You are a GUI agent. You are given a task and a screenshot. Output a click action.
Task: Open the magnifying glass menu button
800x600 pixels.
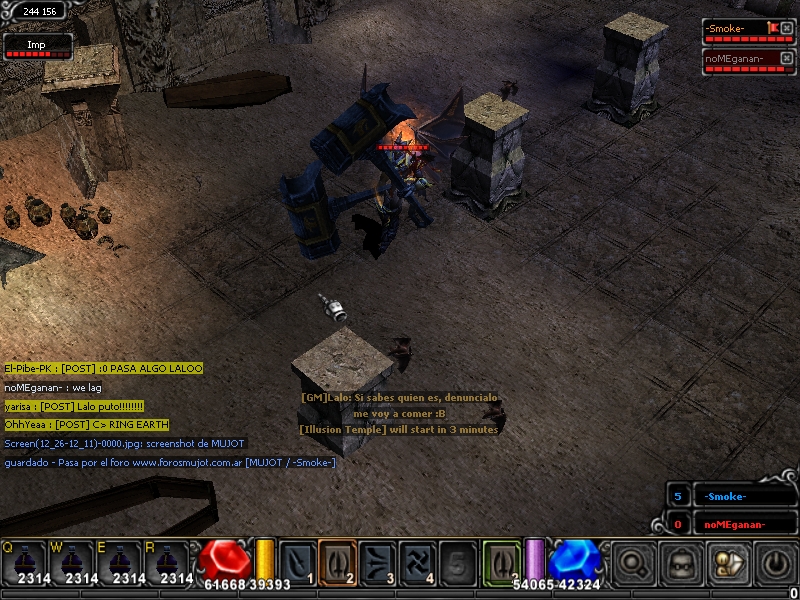pyautogui.click(x=632, y=564)
